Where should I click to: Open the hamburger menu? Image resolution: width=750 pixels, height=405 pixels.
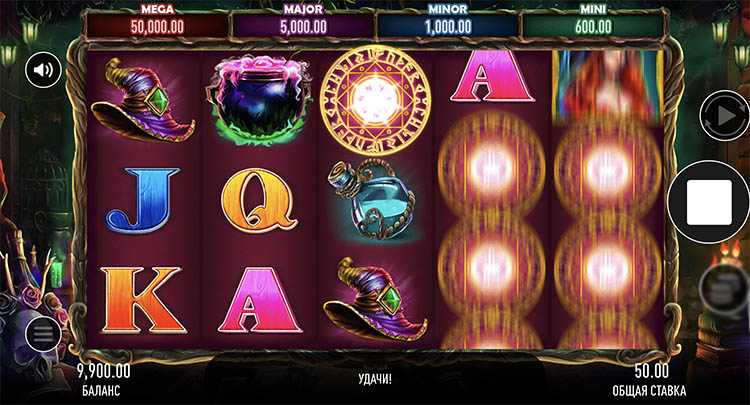click(43, 334)
